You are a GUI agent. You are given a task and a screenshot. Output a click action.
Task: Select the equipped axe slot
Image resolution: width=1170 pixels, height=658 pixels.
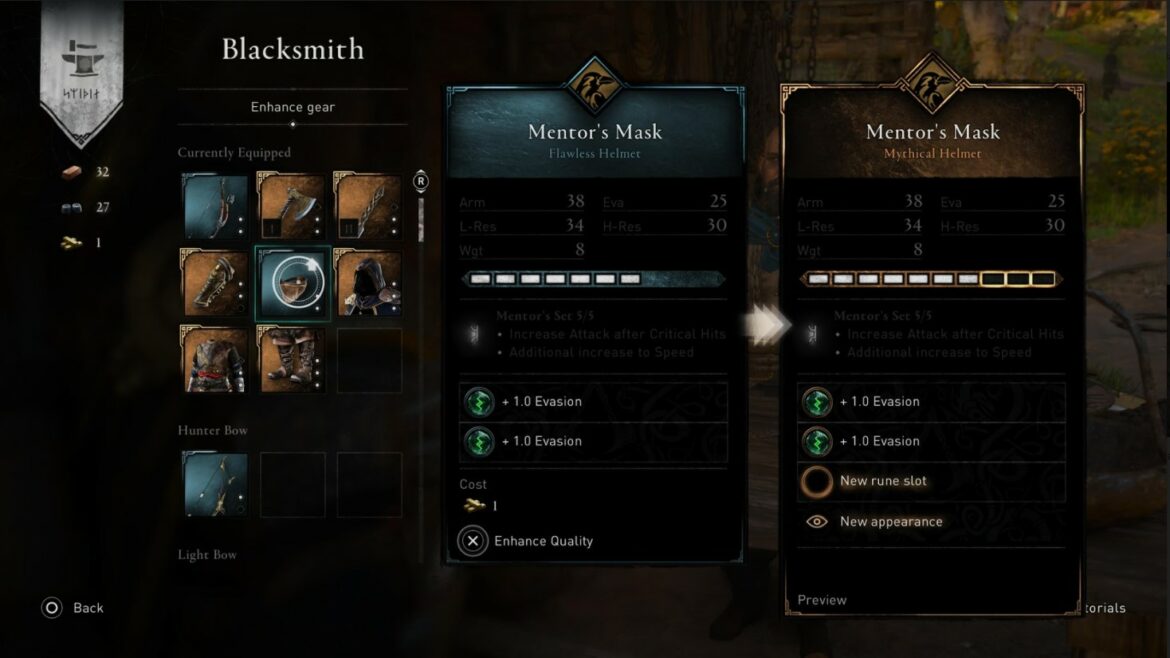[292, 207]
